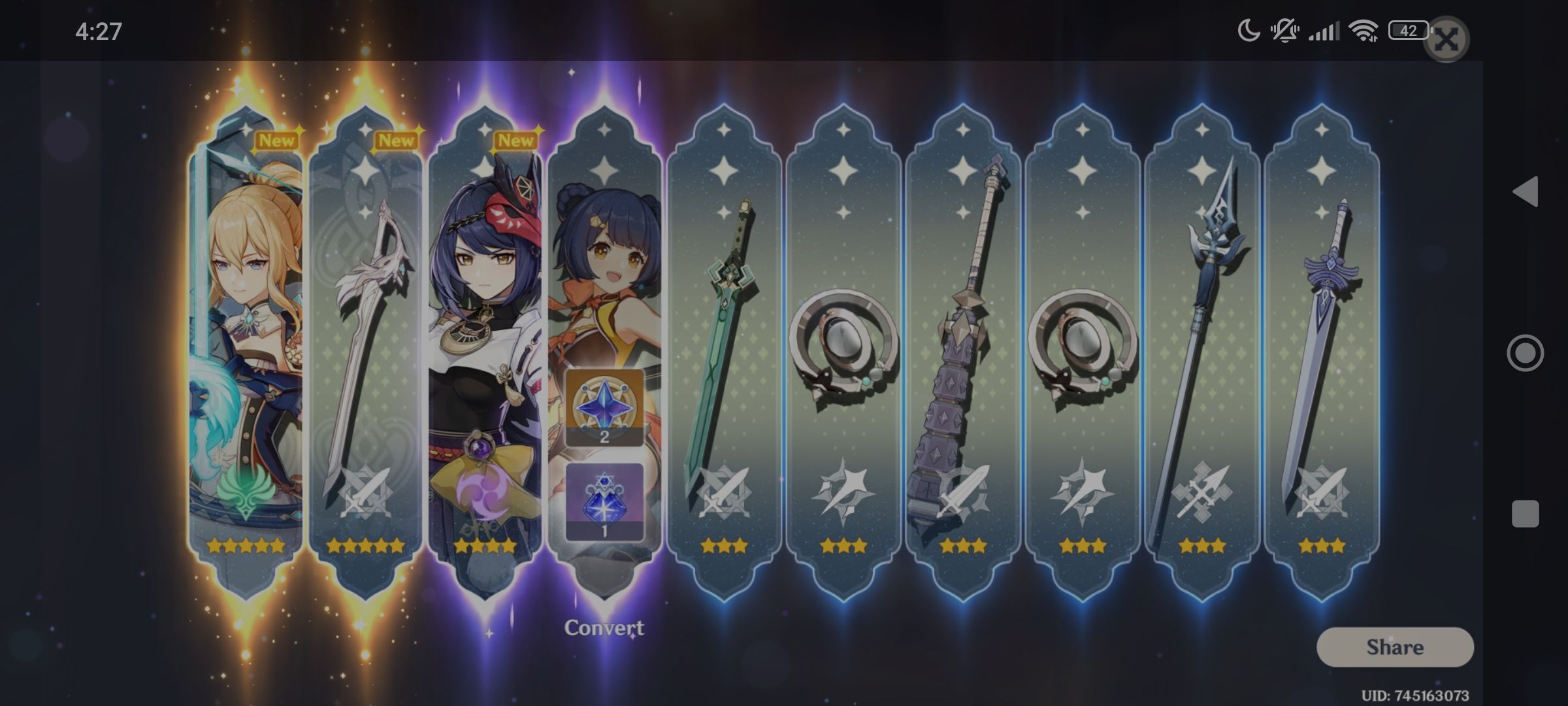Click the Convert label under Xiangling
Image resolution: width=1568 pixels, height=706 pixels.
(604, 630)
